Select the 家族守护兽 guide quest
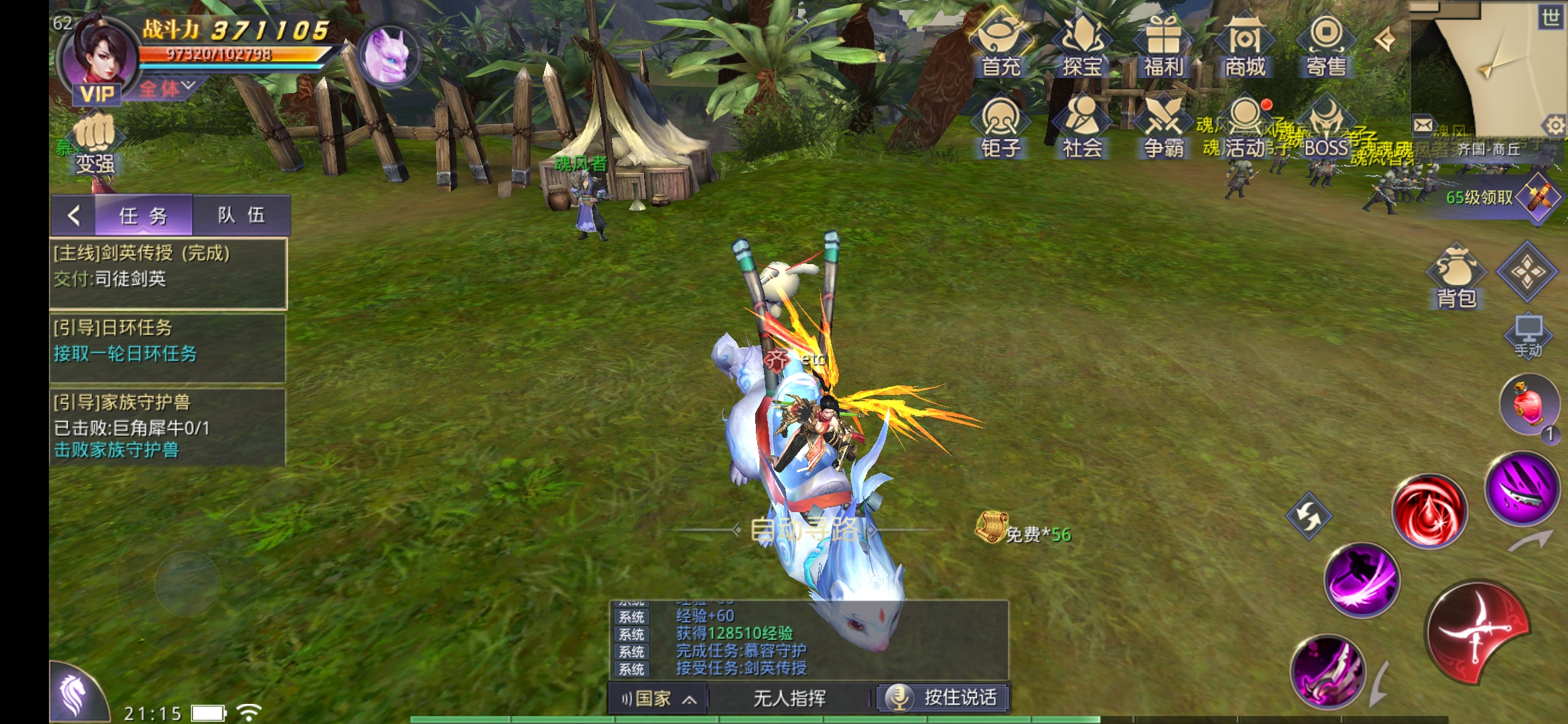 pos(168,427)
